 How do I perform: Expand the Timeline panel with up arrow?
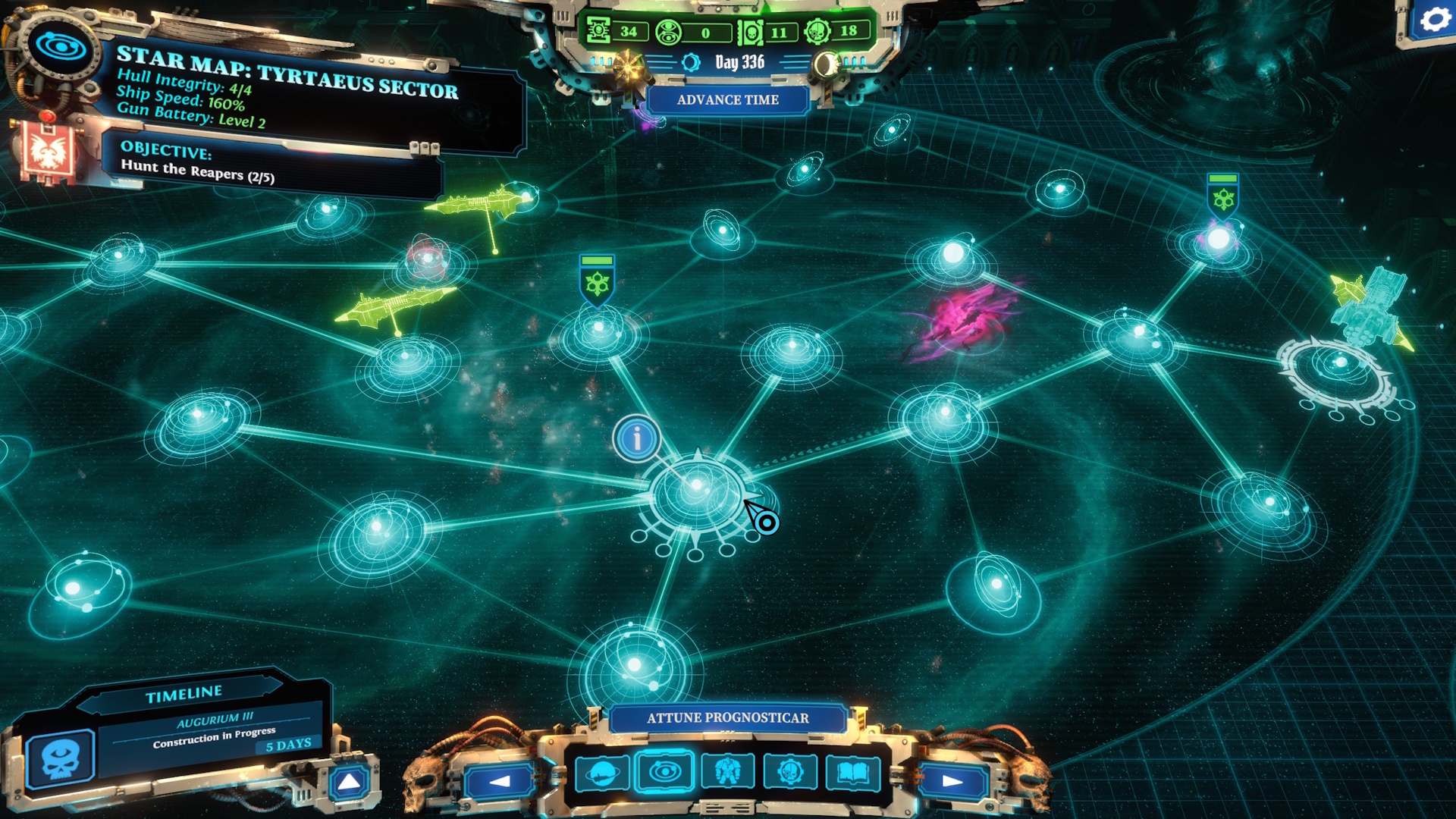pyautogui.click(x=349, y=782)
